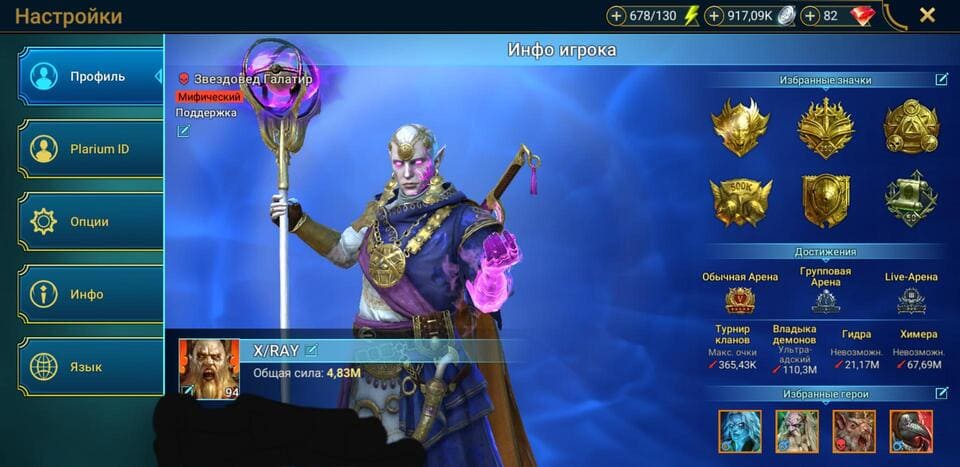Viewport: 960px width, 467px height.
Task: Select the green scroll badge
Action: pos(910,199)
